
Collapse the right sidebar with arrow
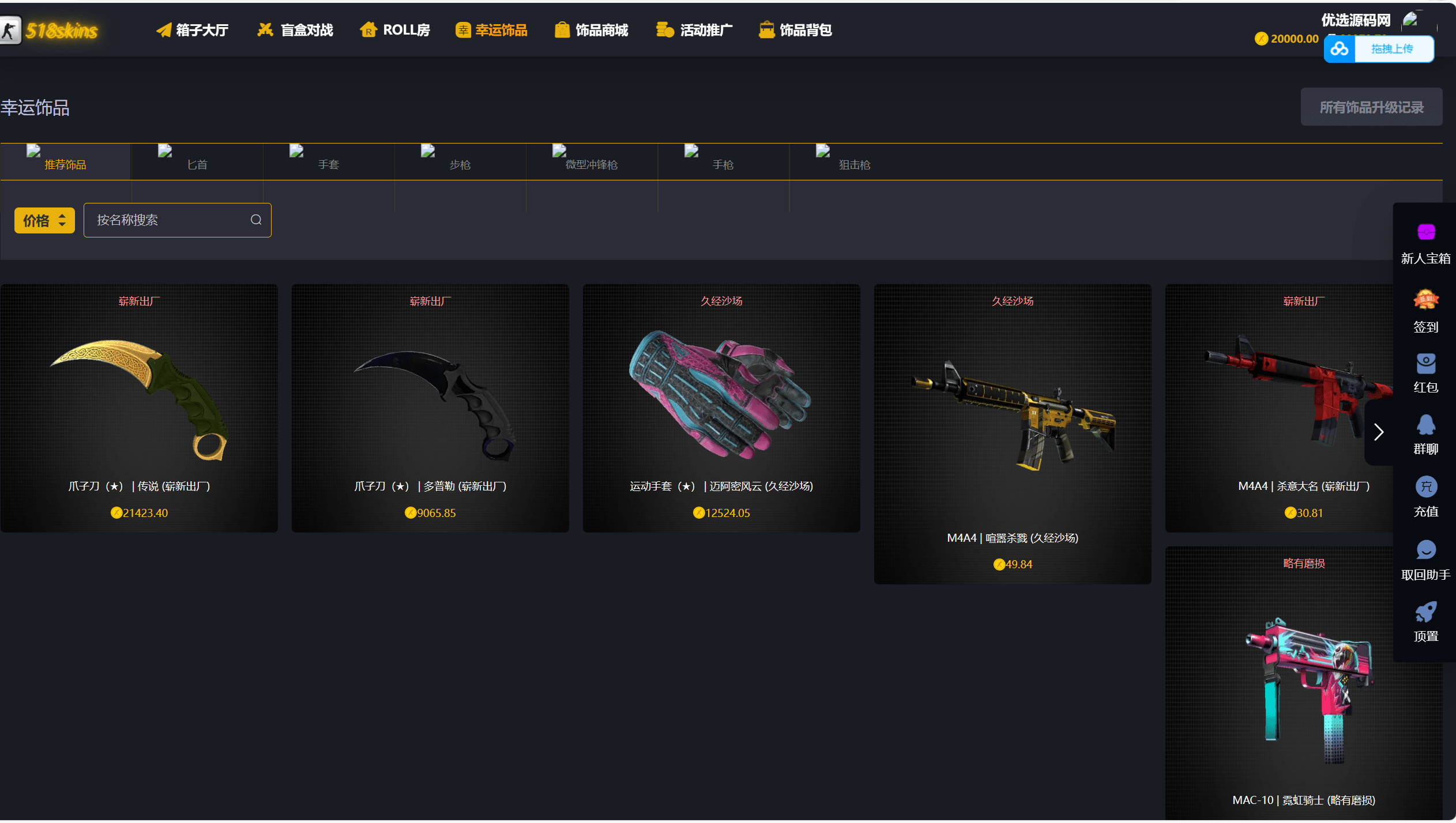point(1379,432)
